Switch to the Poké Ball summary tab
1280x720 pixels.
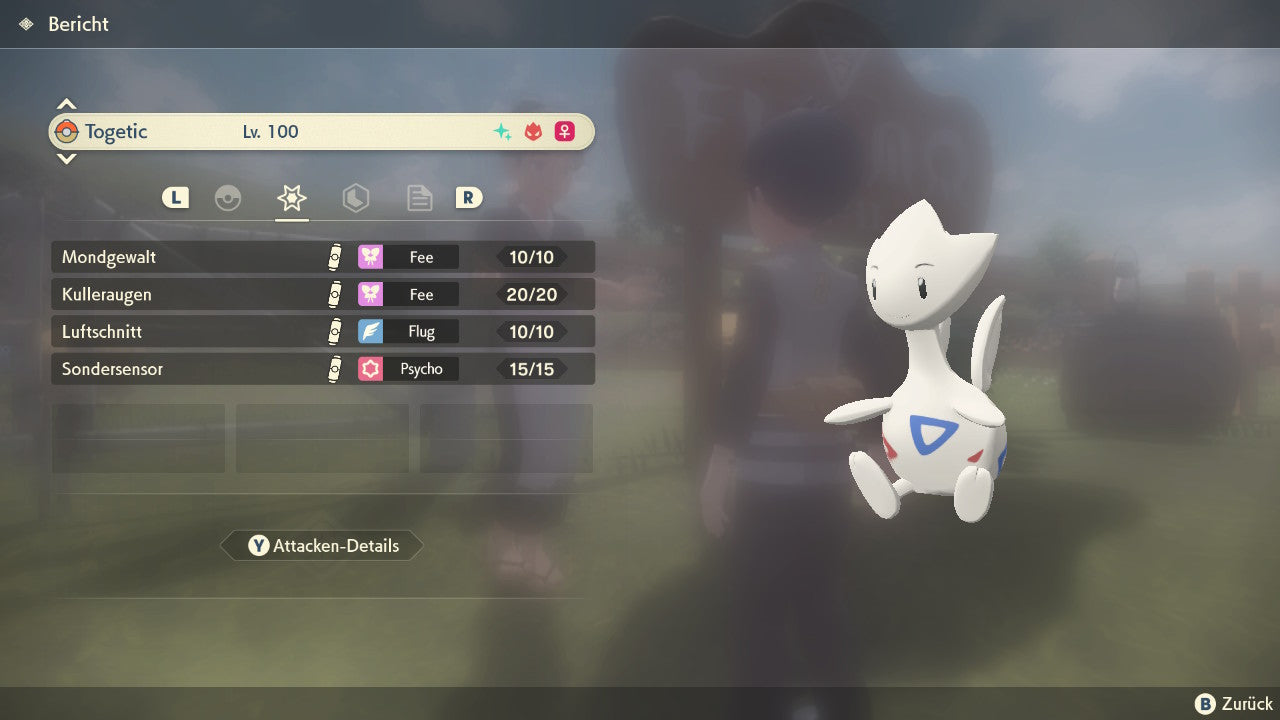[x=228, y=198]
